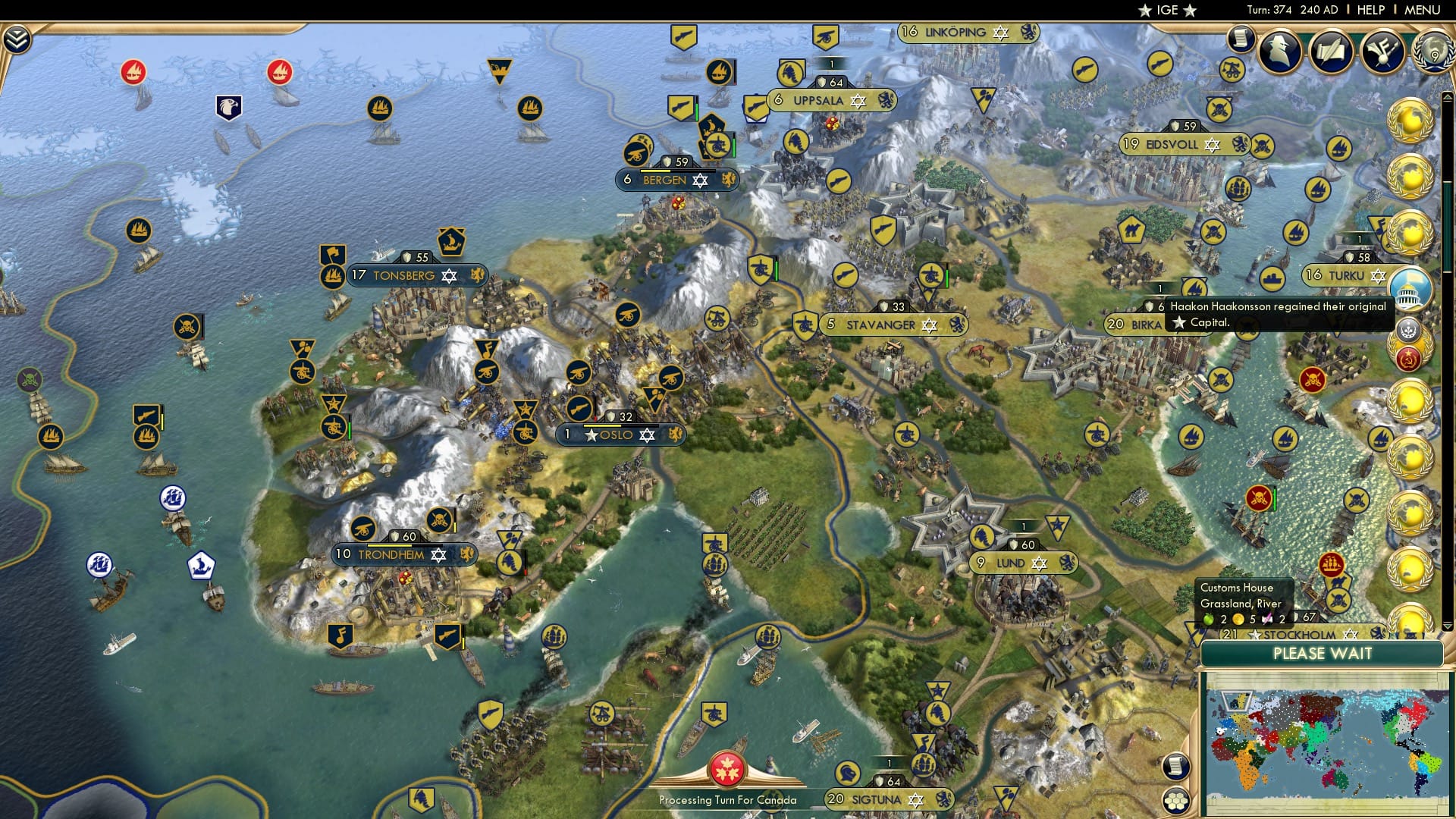1456x819 pixels.
Task: Click the up arrow atop the notification scrollbar
Action: click(1448, 96)
